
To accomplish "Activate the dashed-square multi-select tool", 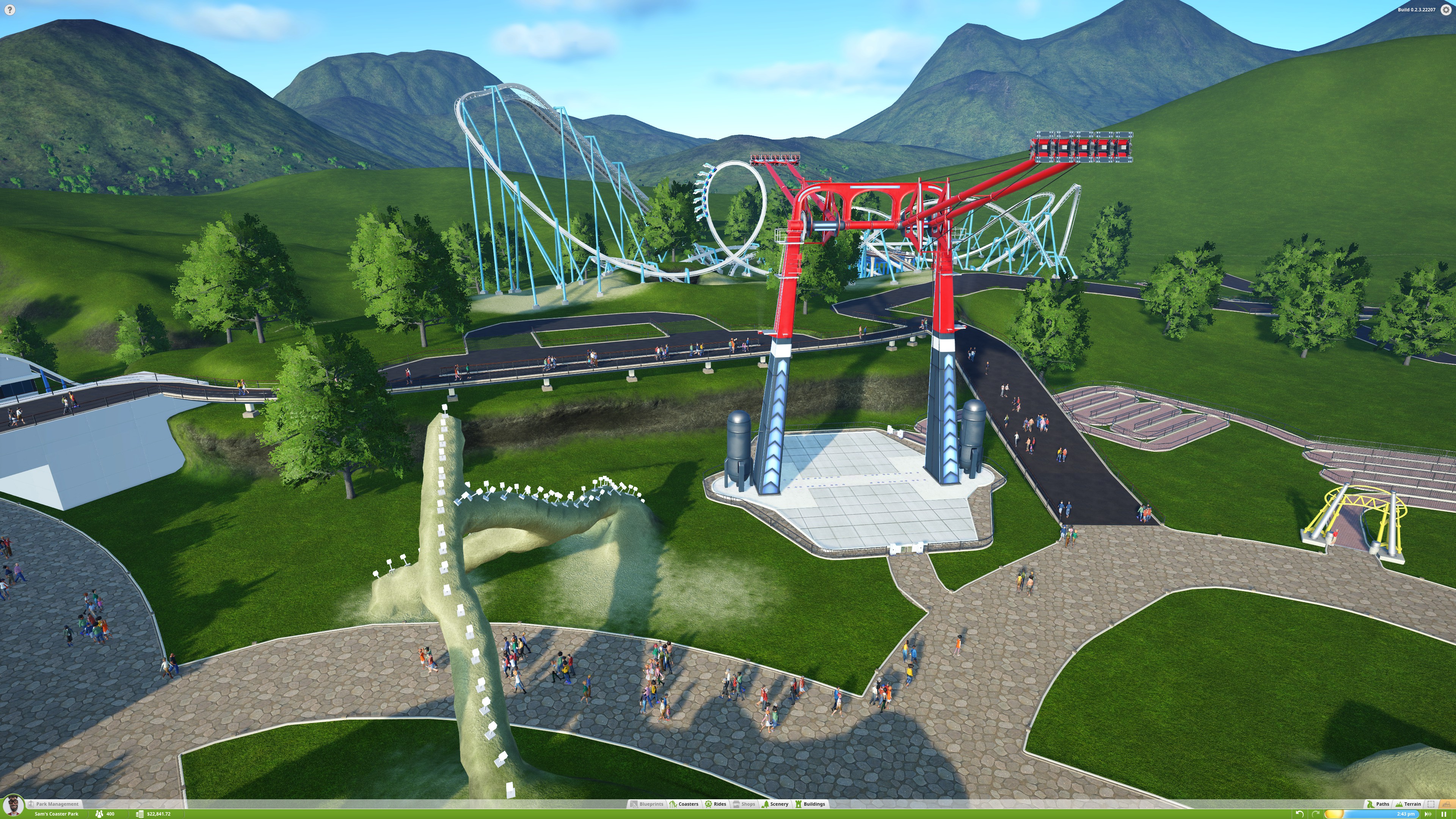I will [1431, 804].
